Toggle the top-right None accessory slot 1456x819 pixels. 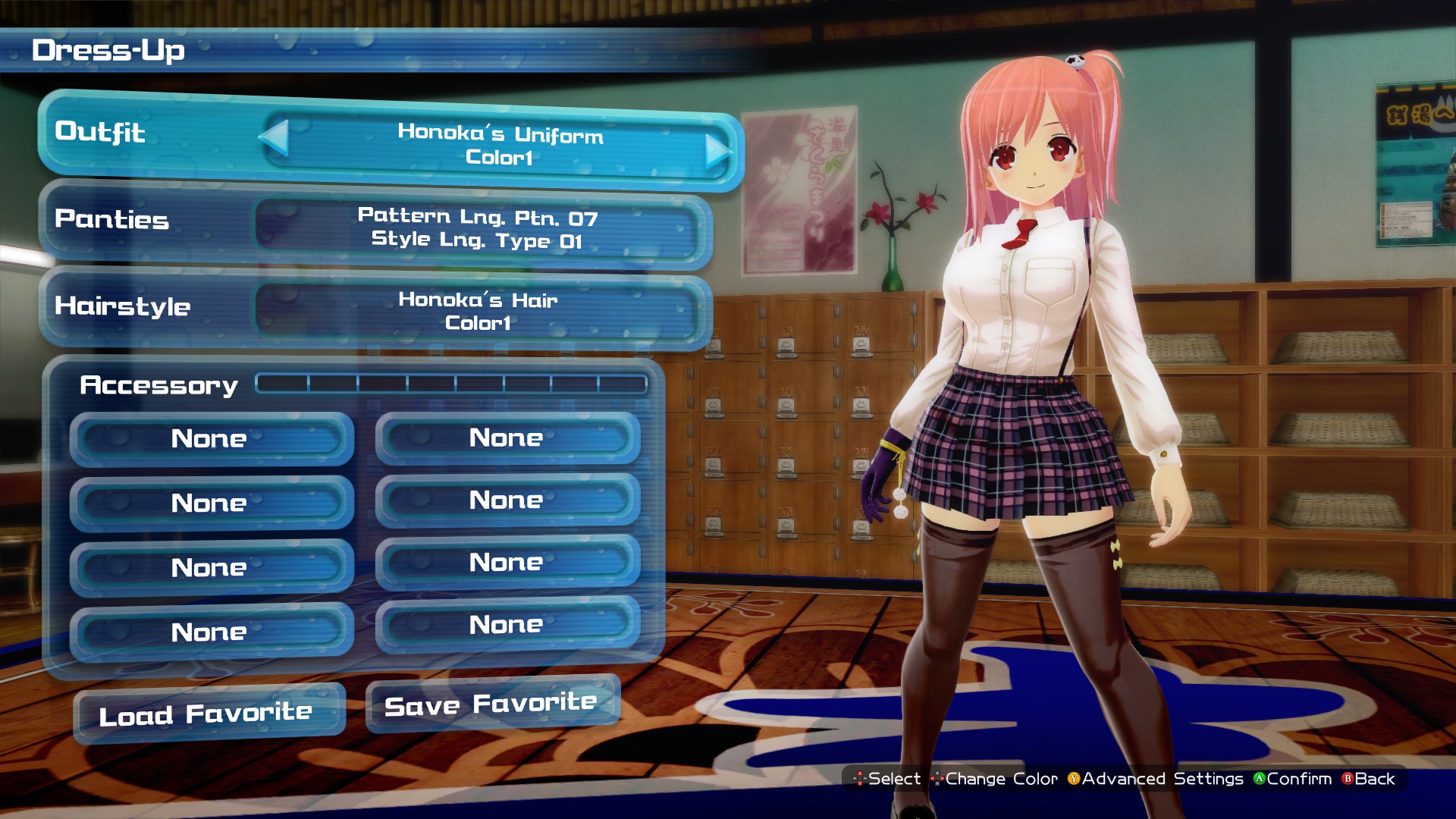click(x=507, y=438)
